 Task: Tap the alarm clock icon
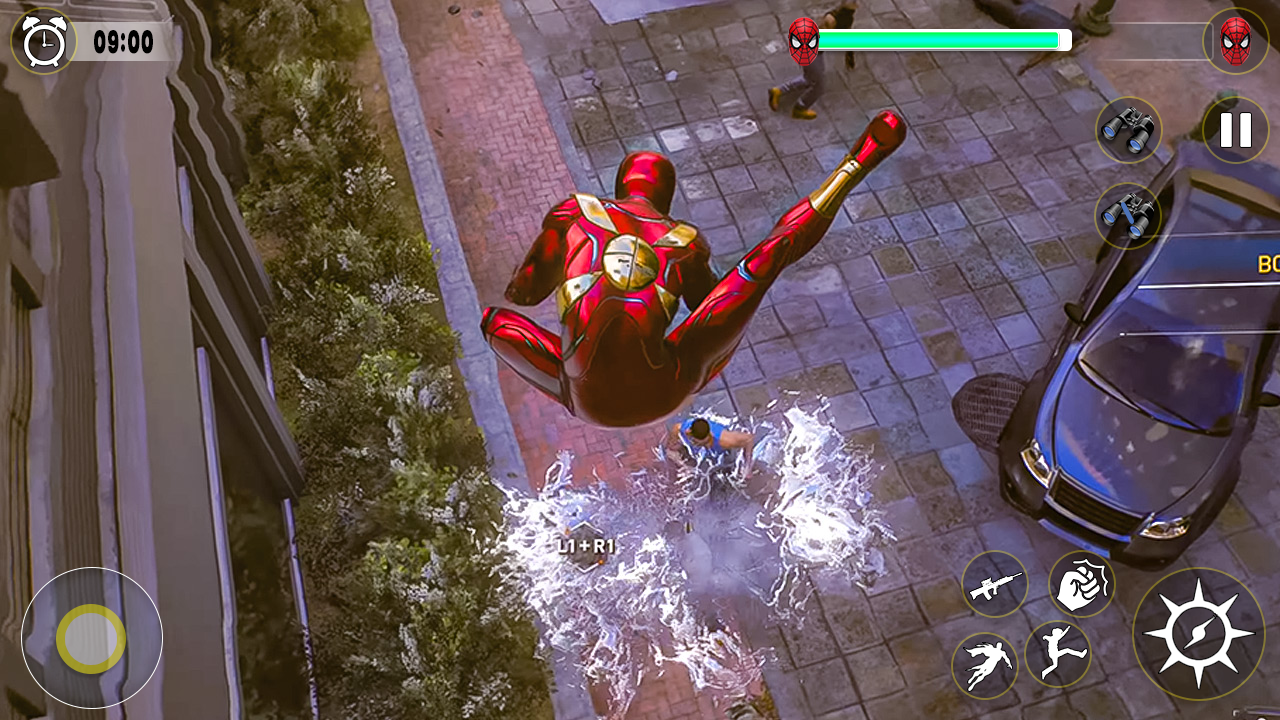click(x=44, y=42)
